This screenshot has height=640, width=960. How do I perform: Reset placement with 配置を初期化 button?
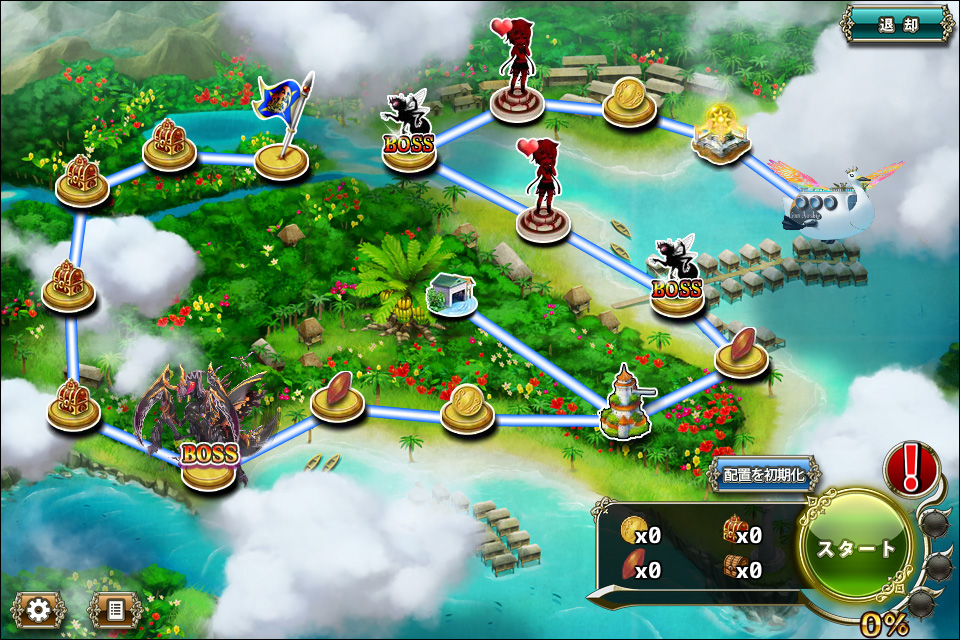click(x=764, y=475)
